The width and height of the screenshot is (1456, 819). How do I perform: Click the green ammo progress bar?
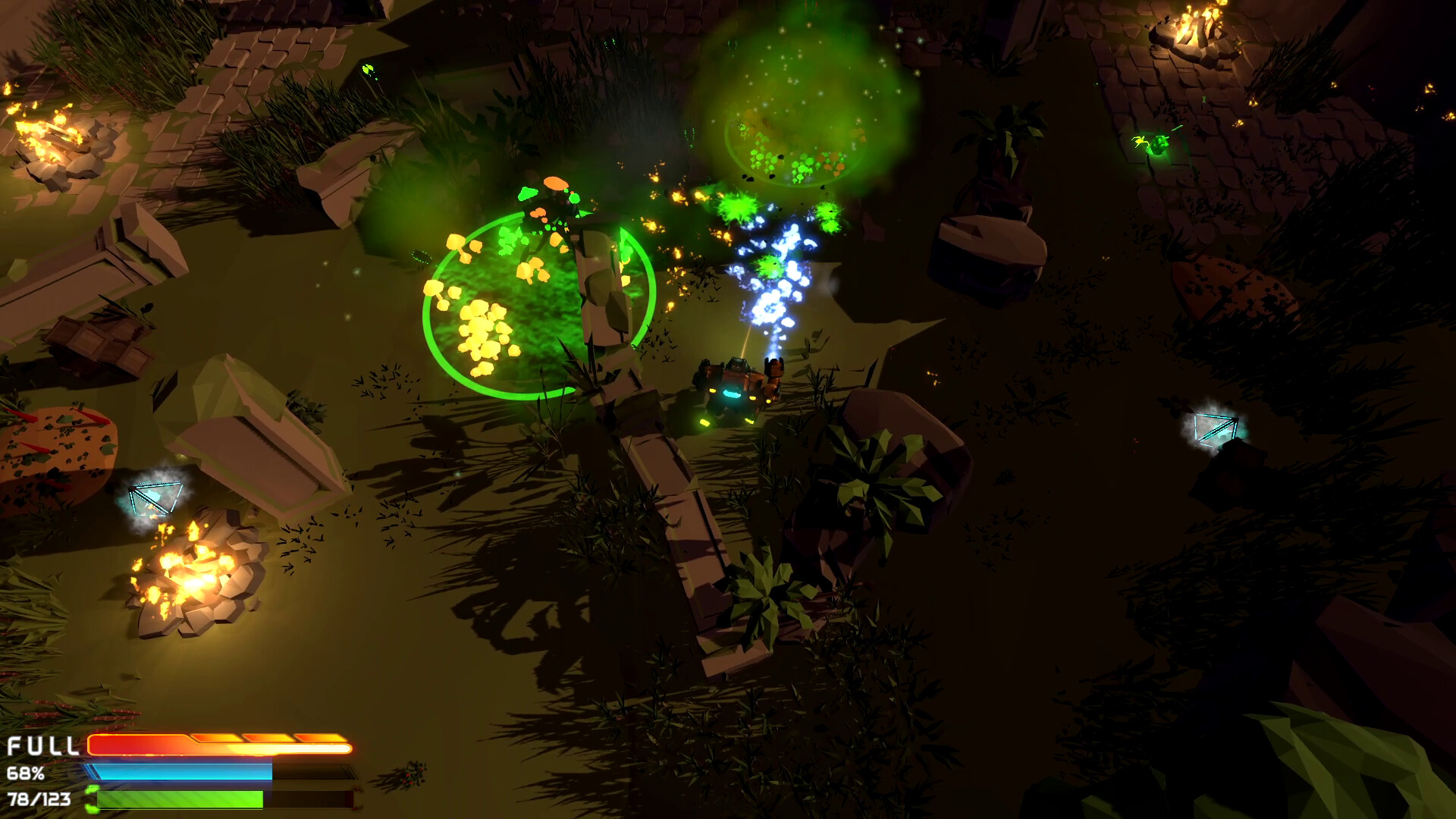point(178,799)
